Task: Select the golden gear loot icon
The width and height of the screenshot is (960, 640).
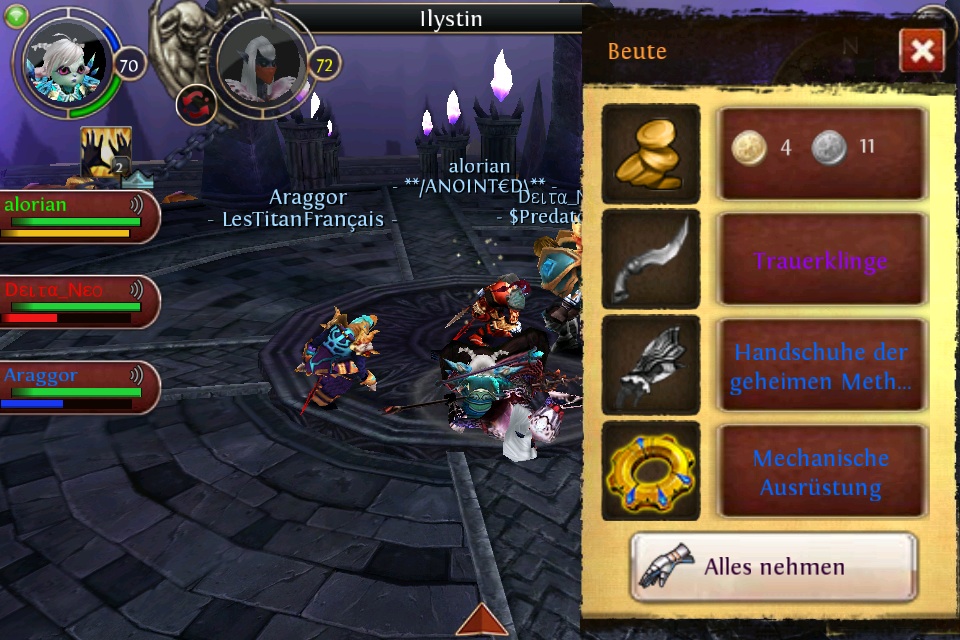Action: pos(651,471)
